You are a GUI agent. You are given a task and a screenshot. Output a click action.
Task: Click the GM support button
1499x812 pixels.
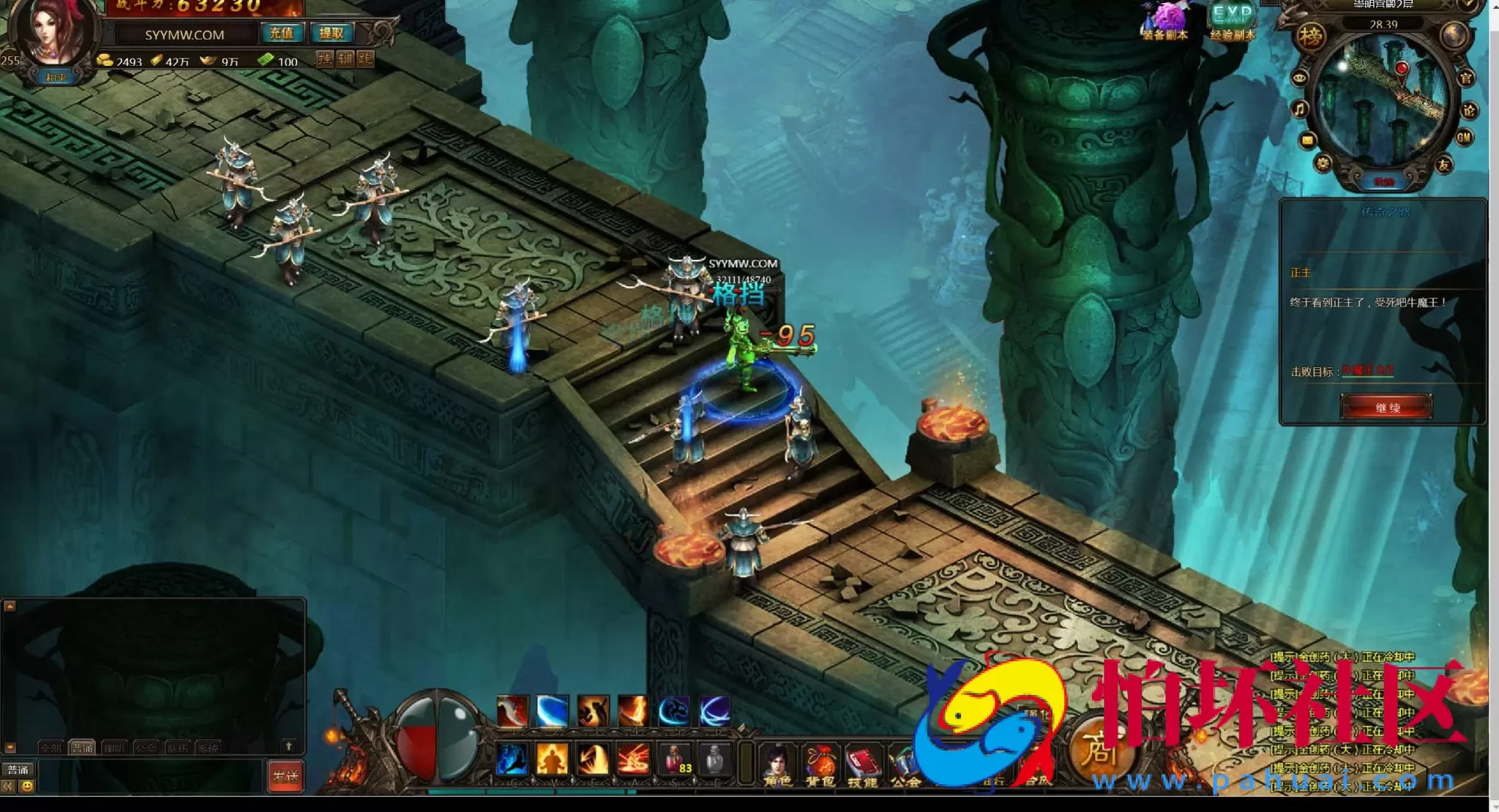pyautogui.click(x=1464, y=138)
